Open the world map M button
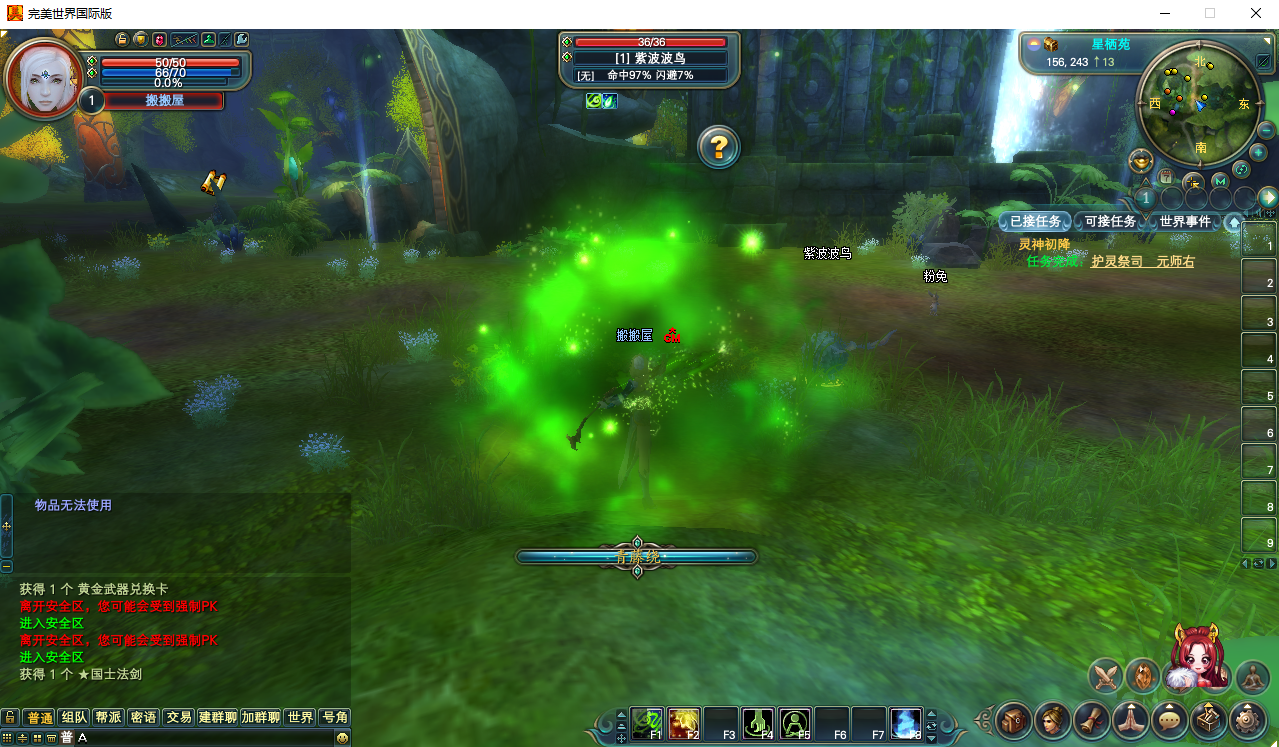Viewport: 1279px width, 747px height. coord(1220,181)
